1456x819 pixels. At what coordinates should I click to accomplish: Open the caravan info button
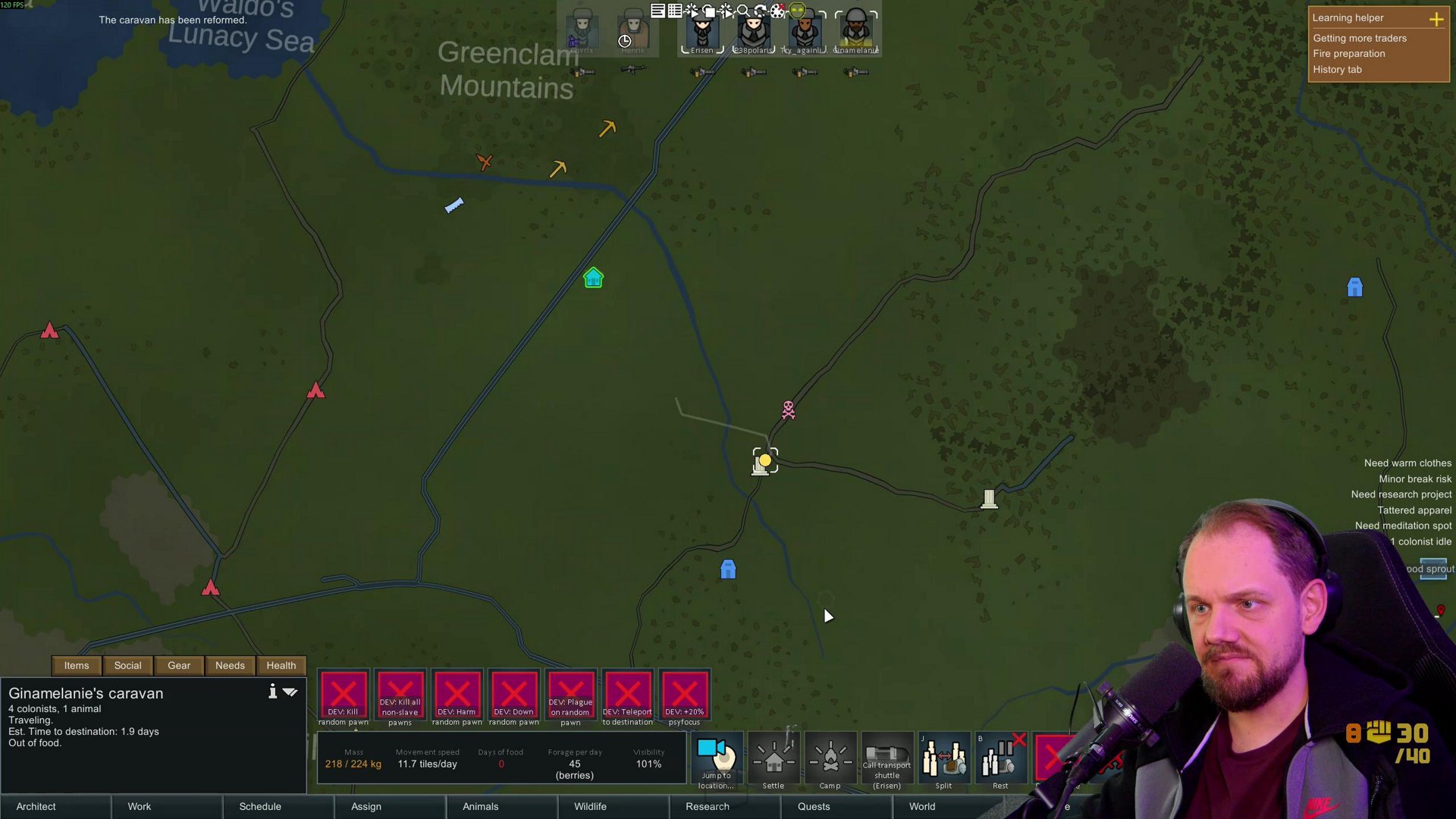click(272, 692)
